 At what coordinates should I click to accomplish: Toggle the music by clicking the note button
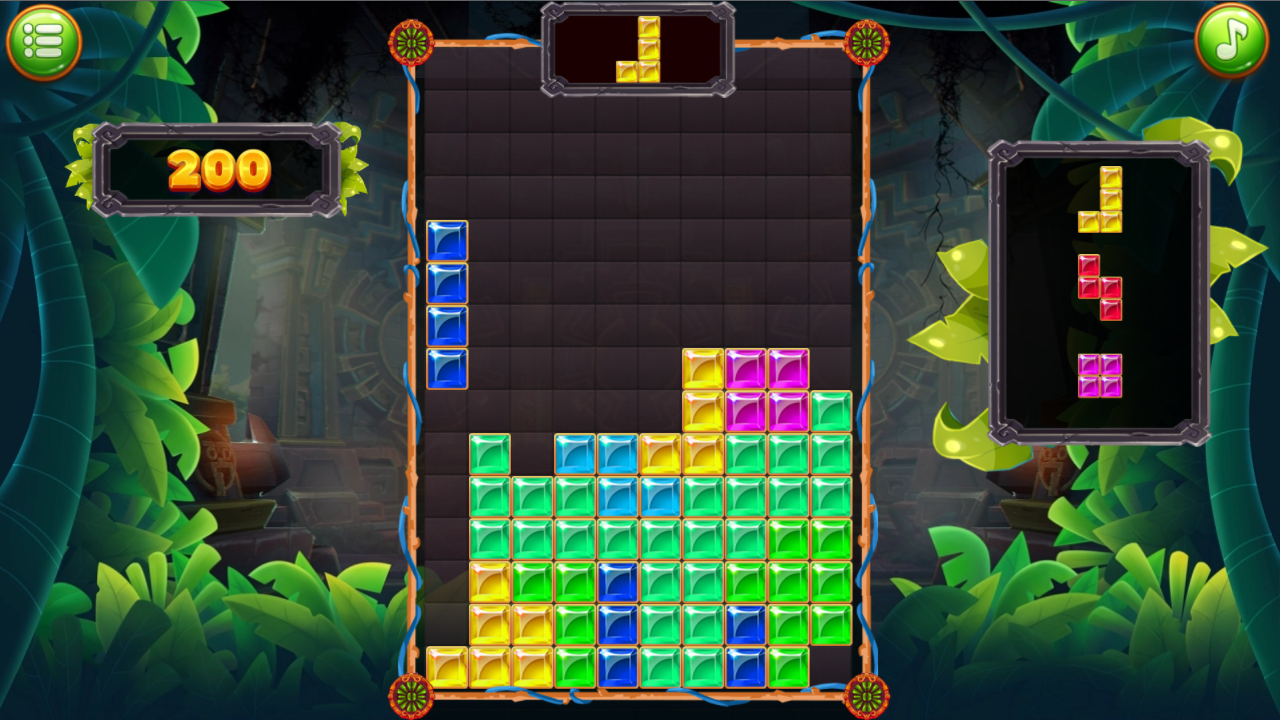pyautogui.click(x=1232, y=40)
